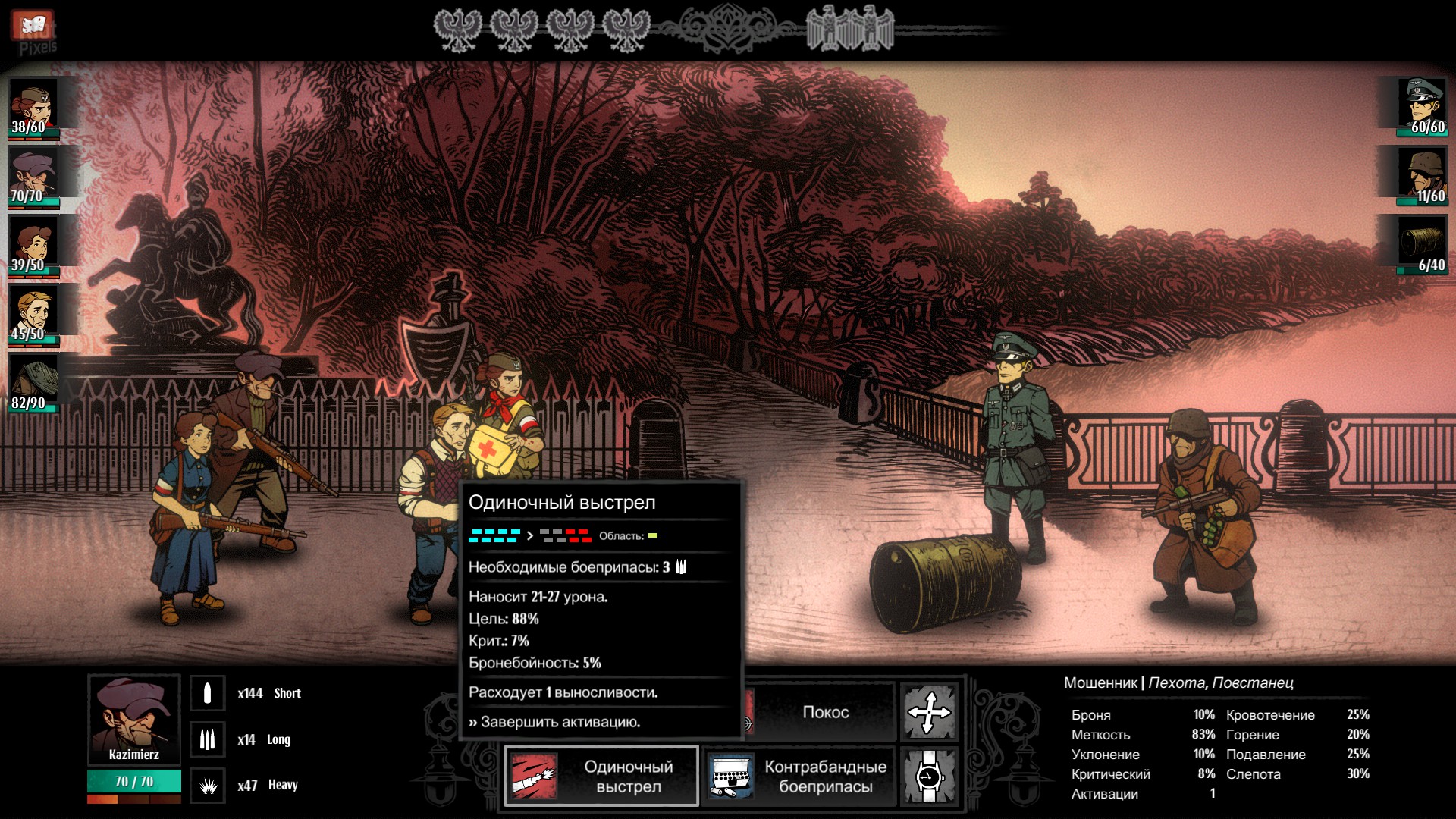Select the Long ammo type slot
Image resolution: width=1456 pixels, height=819 pixels.
(x=207, y=739)
